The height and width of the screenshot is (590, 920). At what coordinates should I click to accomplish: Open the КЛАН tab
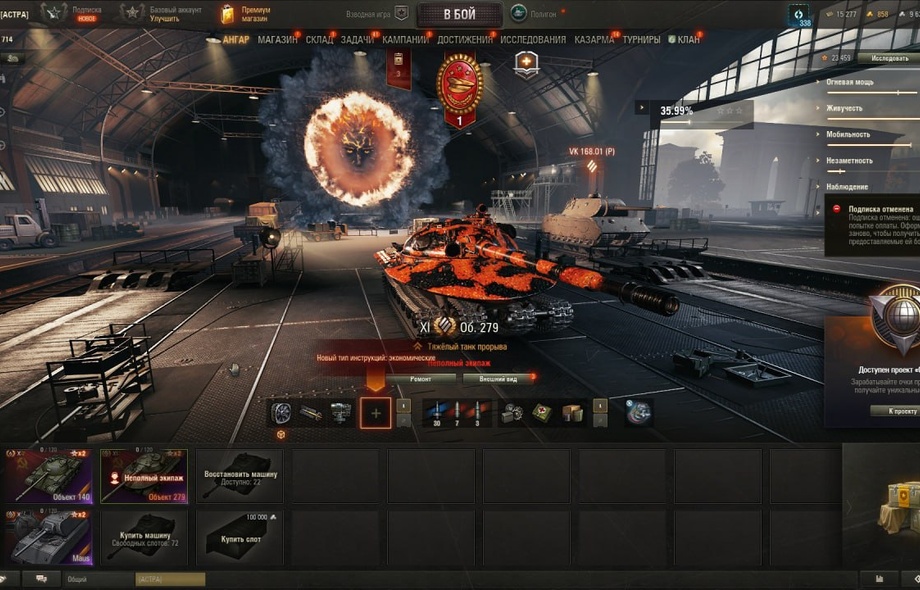click(688, 40)
